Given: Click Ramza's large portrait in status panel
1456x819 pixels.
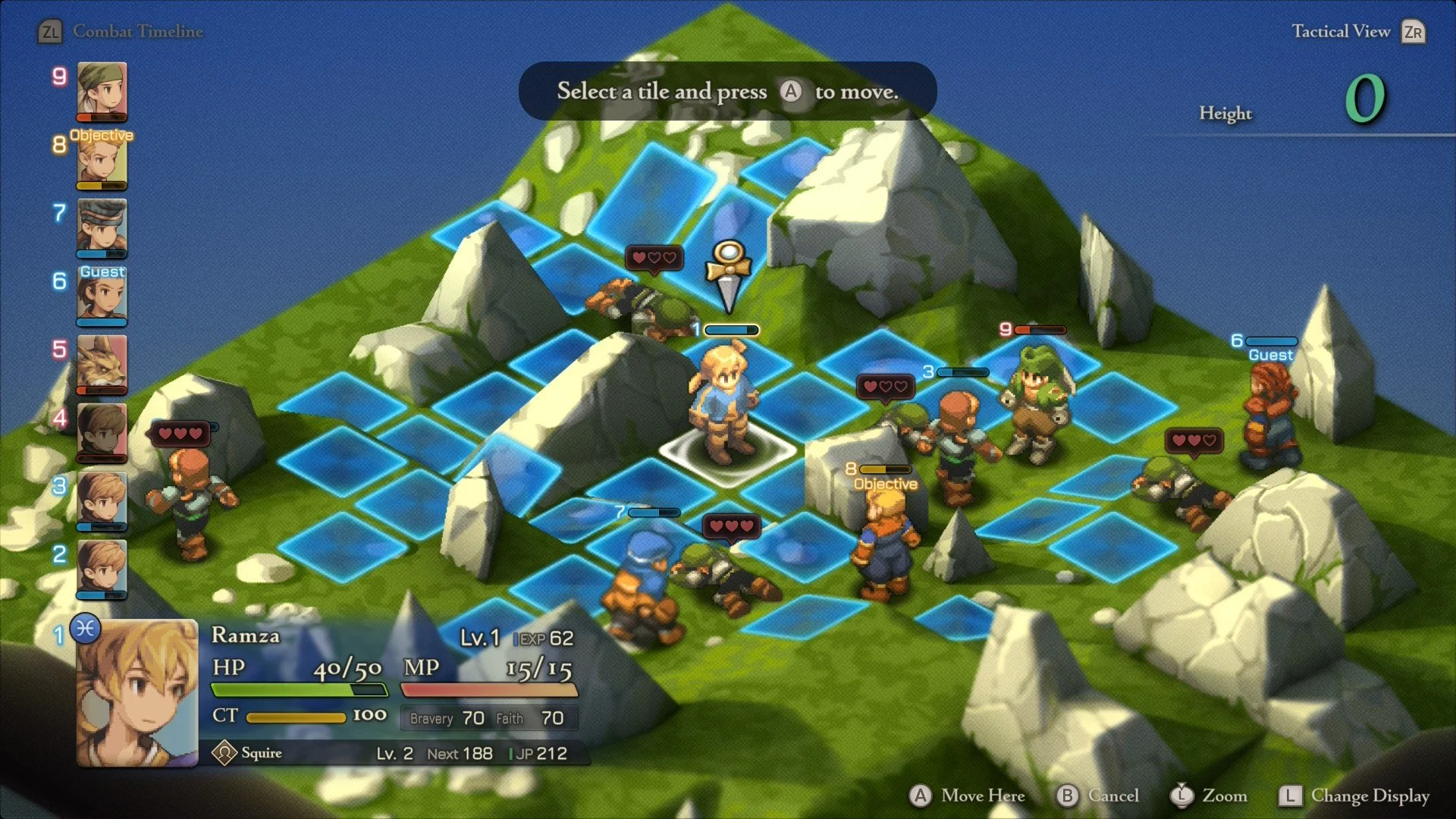Looking at the screenshot, I should [x=137, y=692].
